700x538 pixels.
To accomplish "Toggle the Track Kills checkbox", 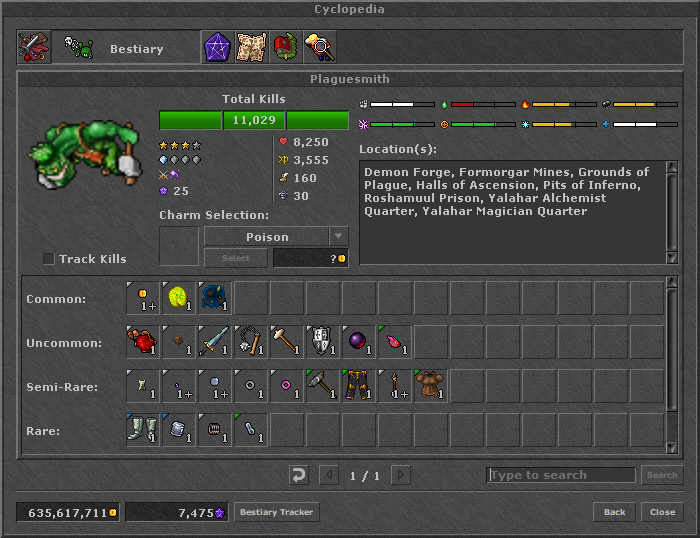I will (49, 259).
